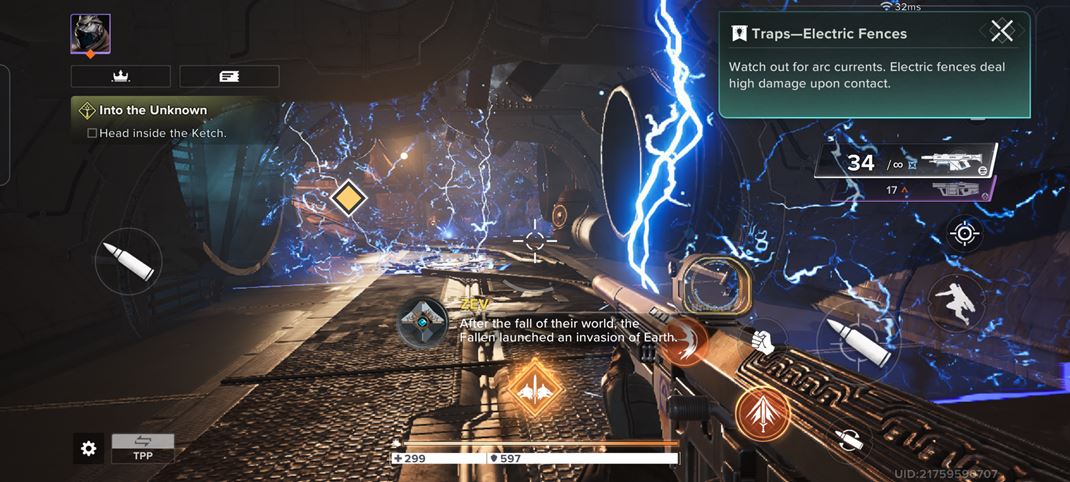The height and width of the screenshot is (482, 1070).
Task: Activate the orange sword ability
Action: [763, 415]
